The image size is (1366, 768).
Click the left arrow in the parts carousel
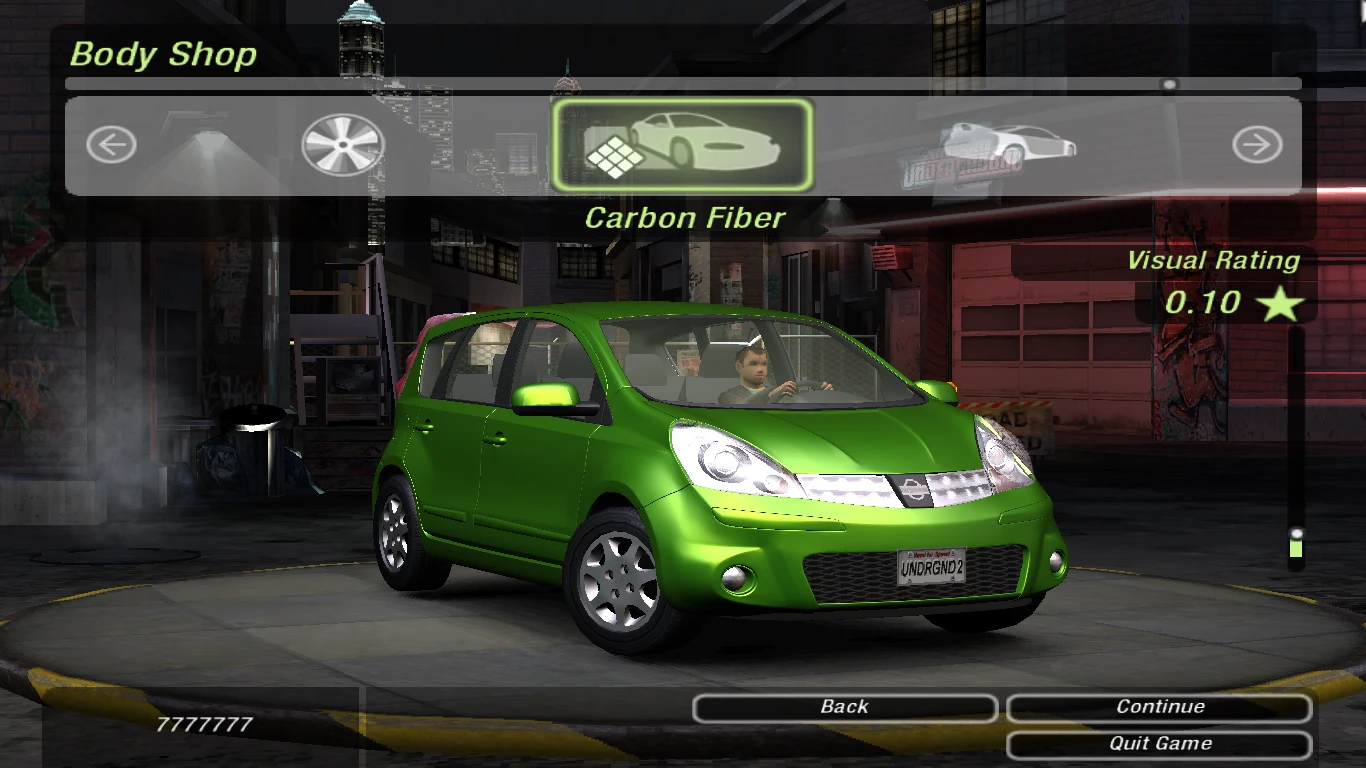coord(110,143)
